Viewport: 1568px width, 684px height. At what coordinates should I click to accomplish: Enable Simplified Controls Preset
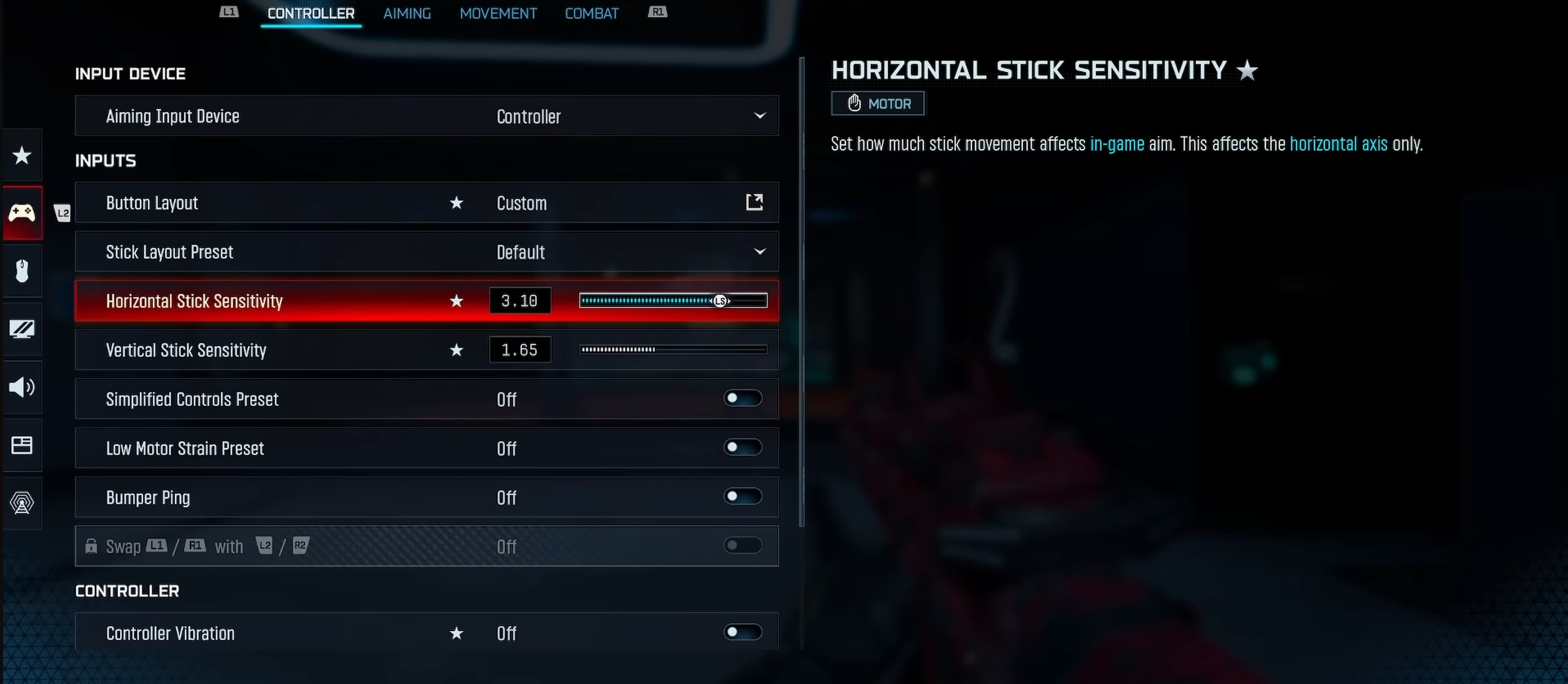742,399
